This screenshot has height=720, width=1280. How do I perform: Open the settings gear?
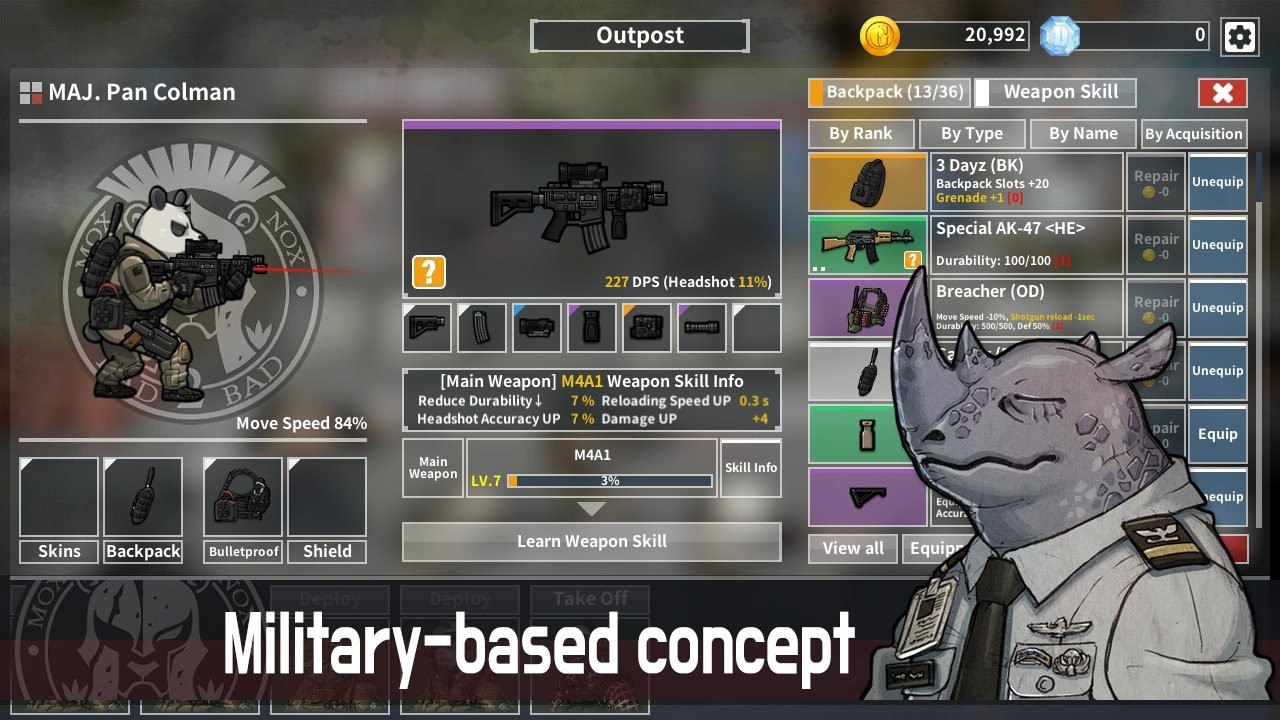pos(1239,37)
